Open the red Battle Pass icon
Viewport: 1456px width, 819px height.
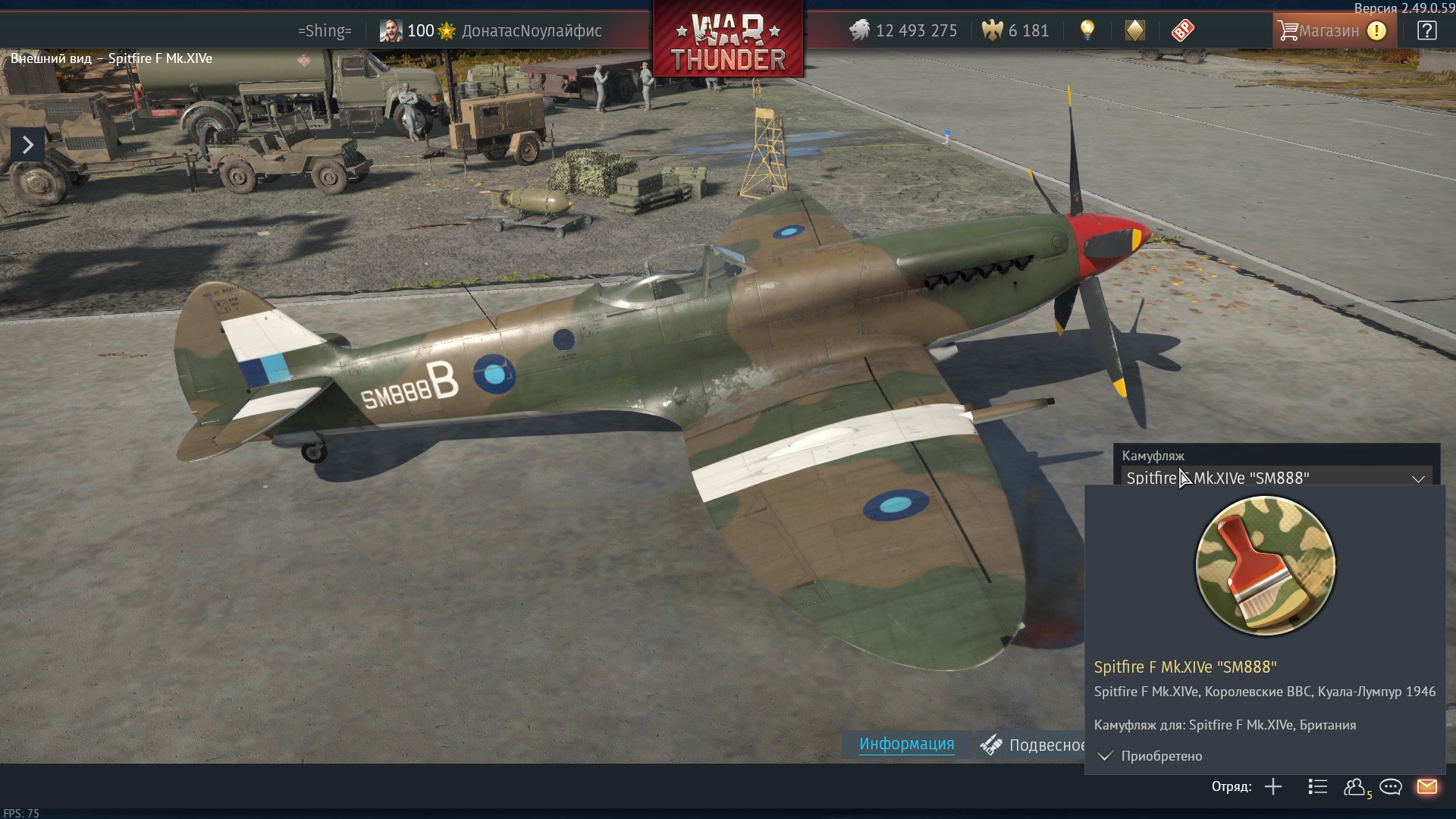click(x=1182, y=30)
